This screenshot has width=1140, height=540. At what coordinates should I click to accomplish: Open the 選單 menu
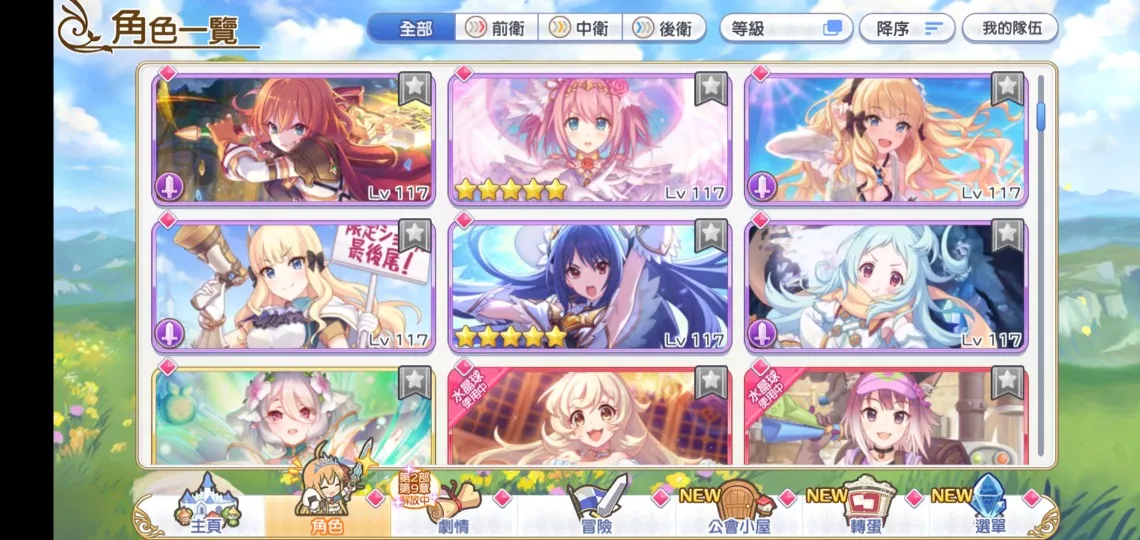988,508
